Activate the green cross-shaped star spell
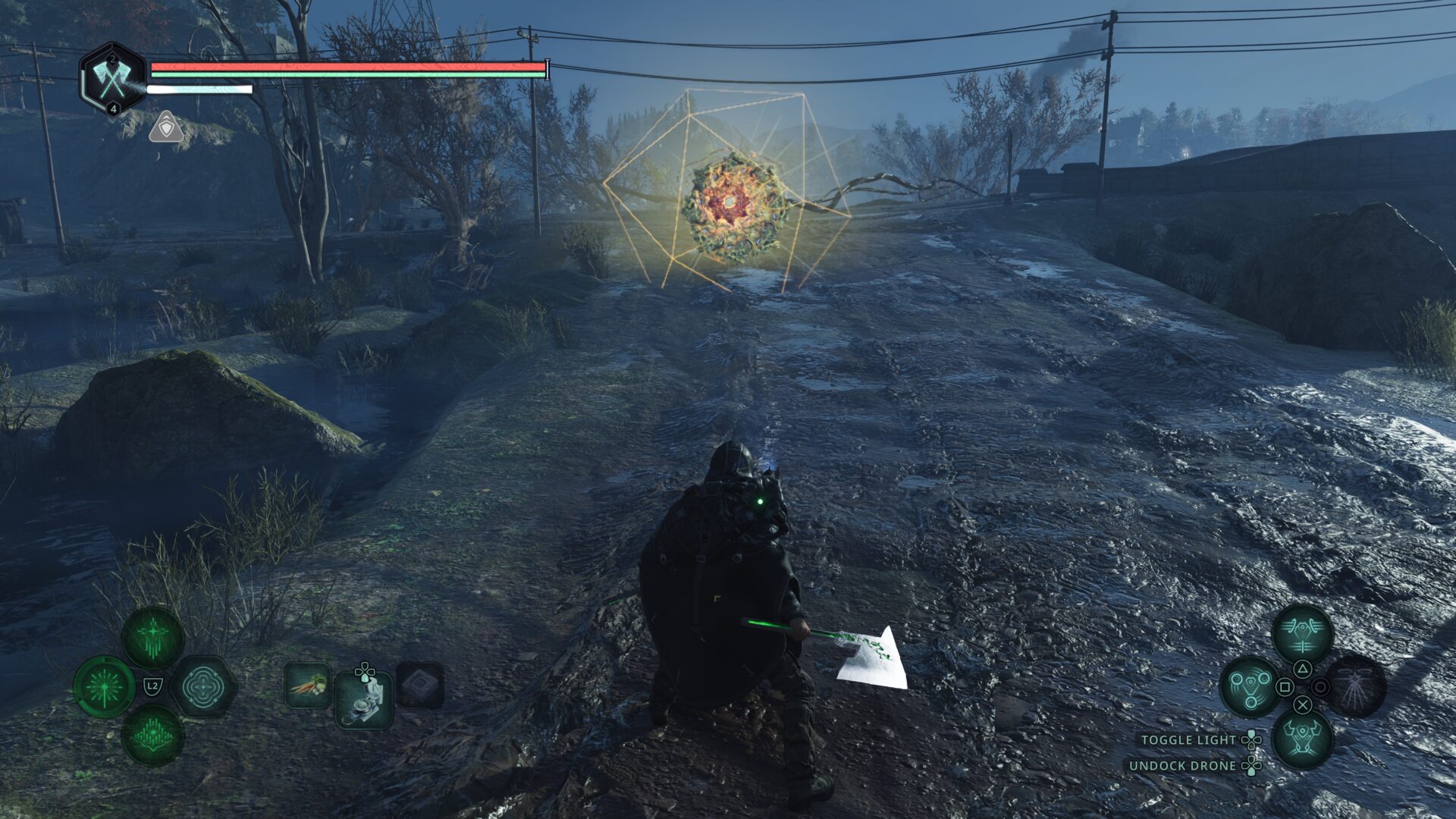 click(152, 637)
